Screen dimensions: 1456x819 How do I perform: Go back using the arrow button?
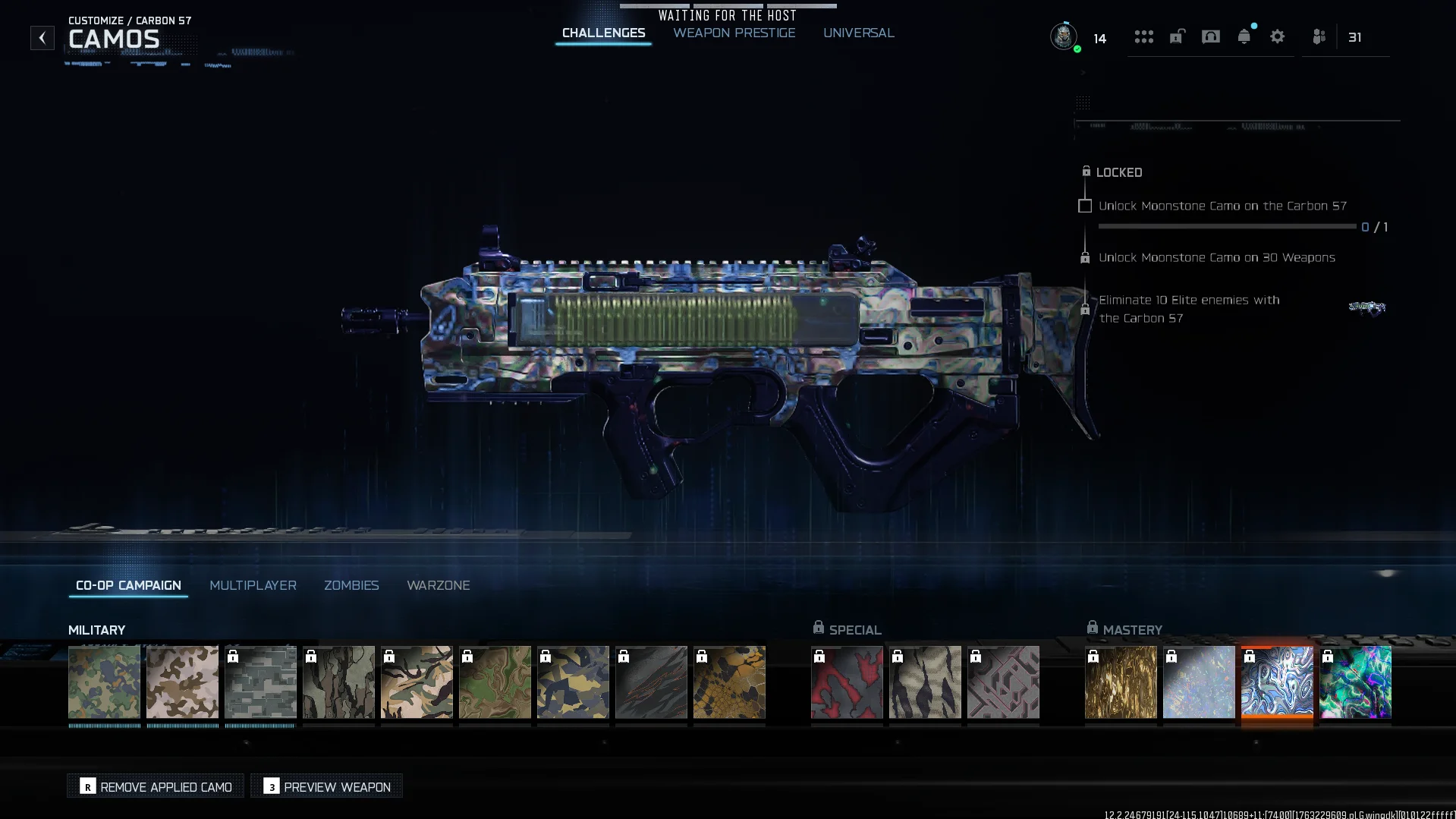(42, 38)
